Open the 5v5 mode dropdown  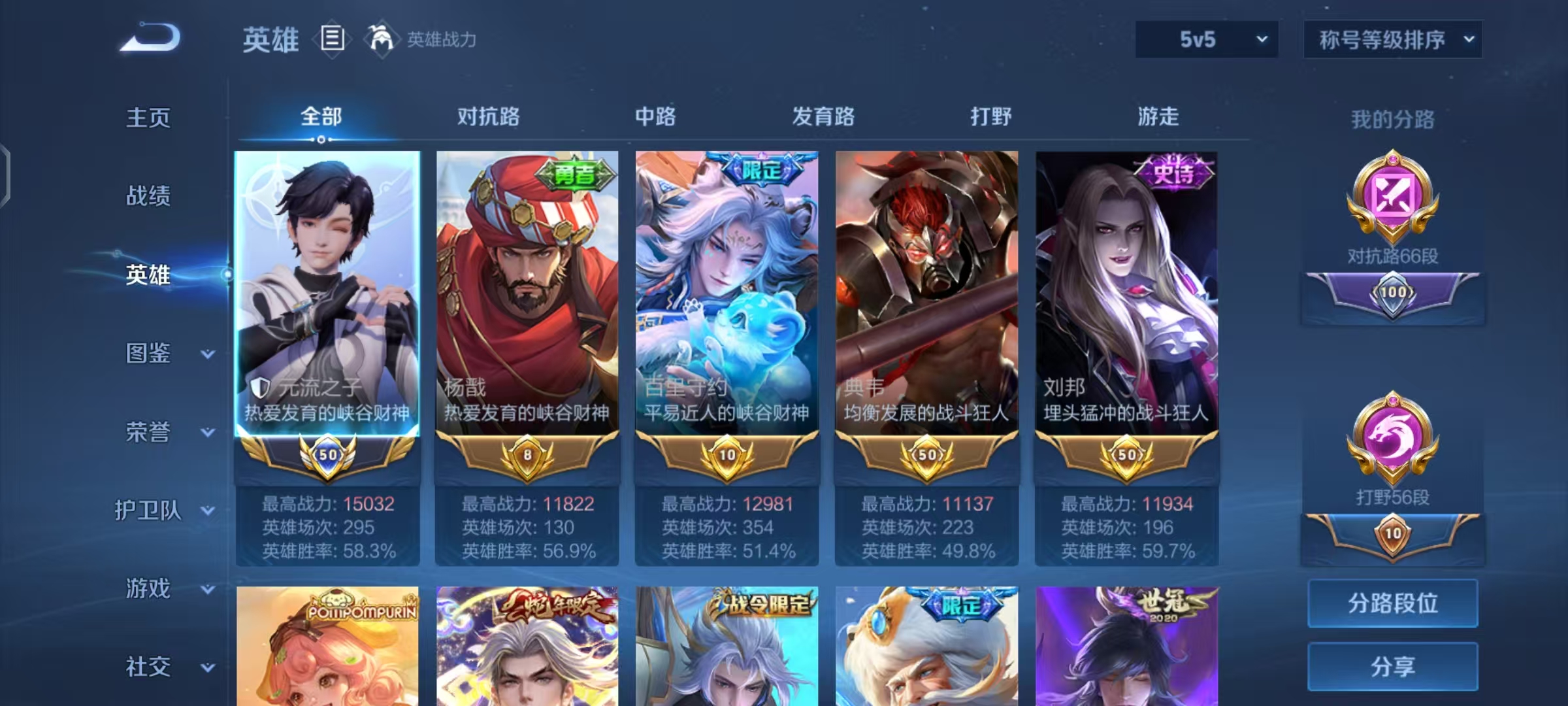click(1206, 39)
